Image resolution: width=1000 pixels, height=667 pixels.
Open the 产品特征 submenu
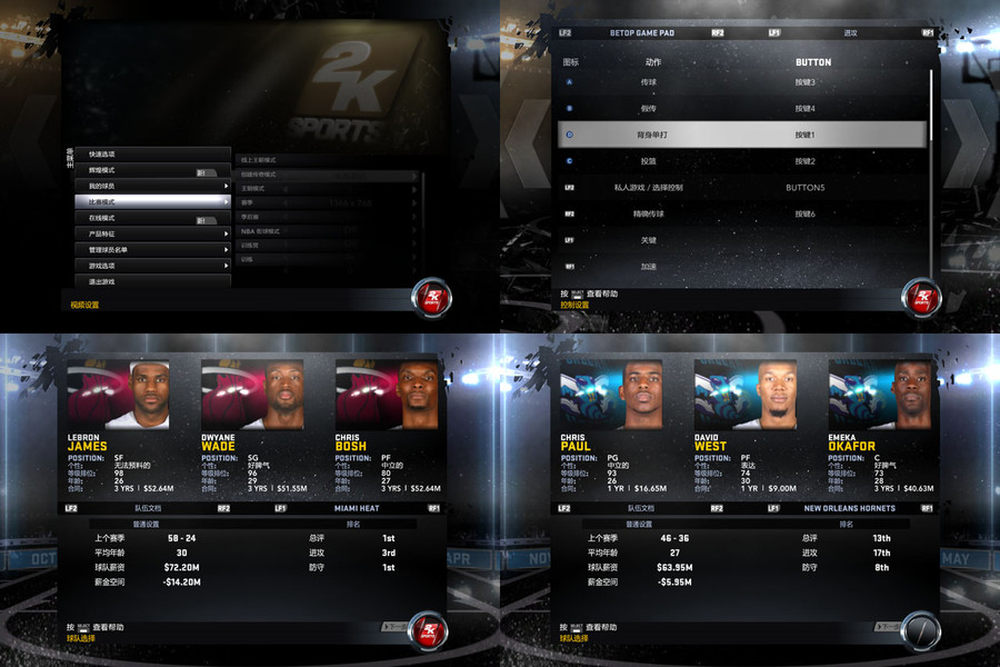tap(152, 234)
